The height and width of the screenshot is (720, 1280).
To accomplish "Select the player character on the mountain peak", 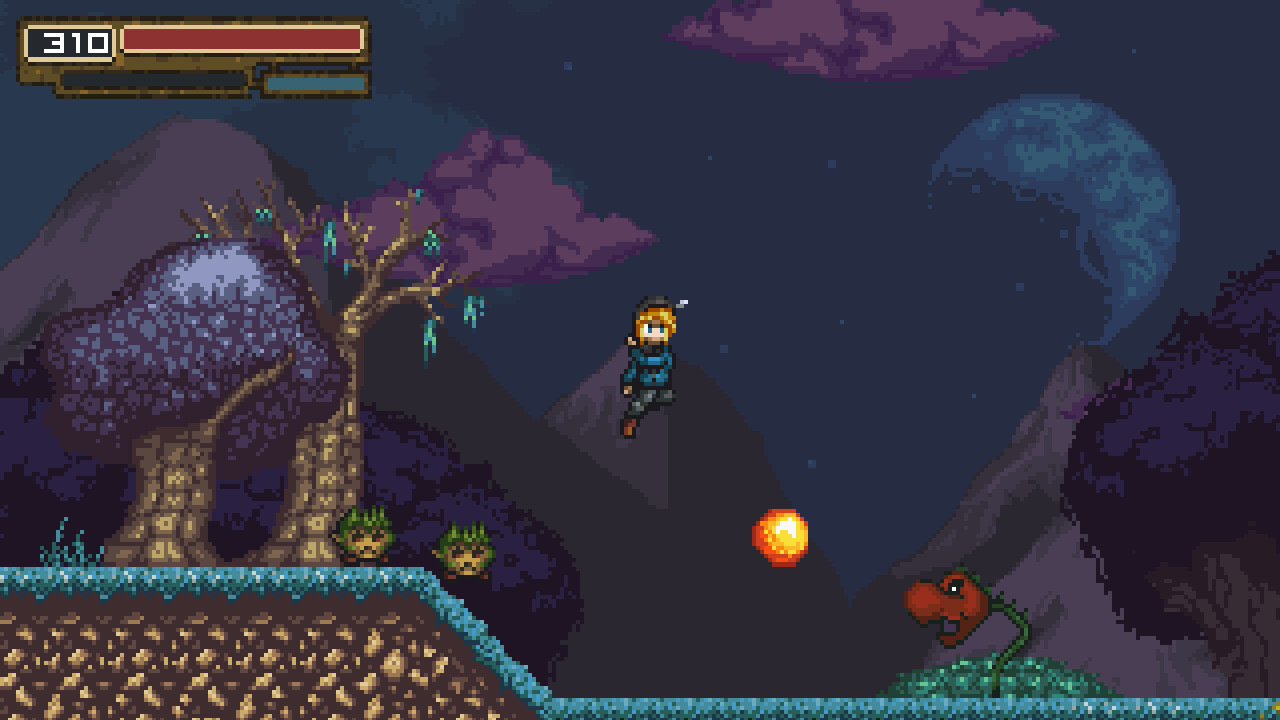I will [650, 370].
